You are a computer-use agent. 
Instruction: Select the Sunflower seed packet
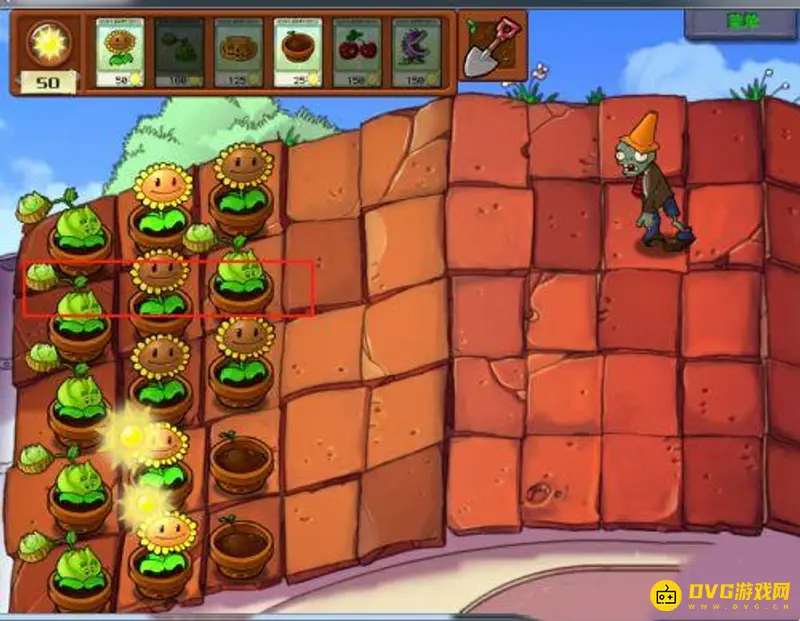coord(119,52)
